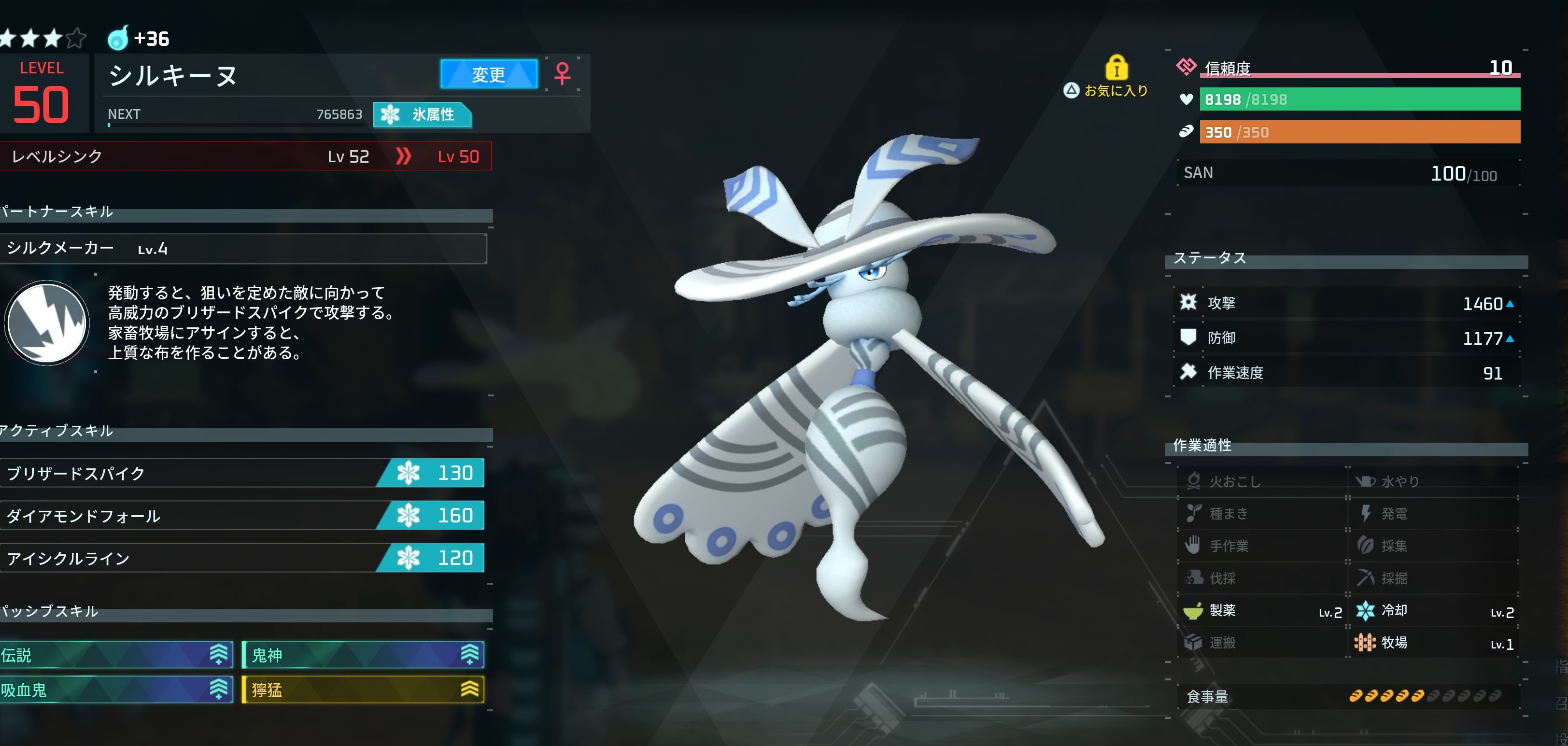
Task: Select the 伝説 passive skill
Action: point(114,655)
